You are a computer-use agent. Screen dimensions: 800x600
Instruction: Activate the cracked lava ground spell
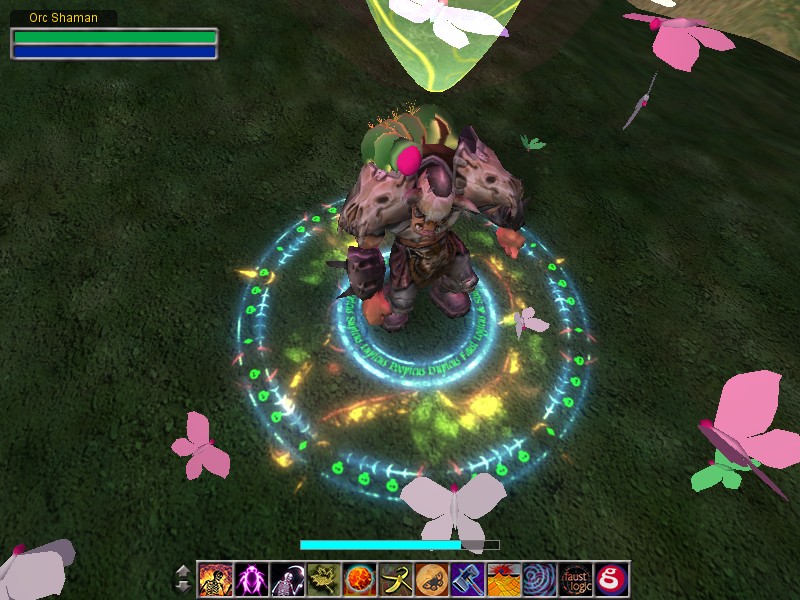click(504, 579)
